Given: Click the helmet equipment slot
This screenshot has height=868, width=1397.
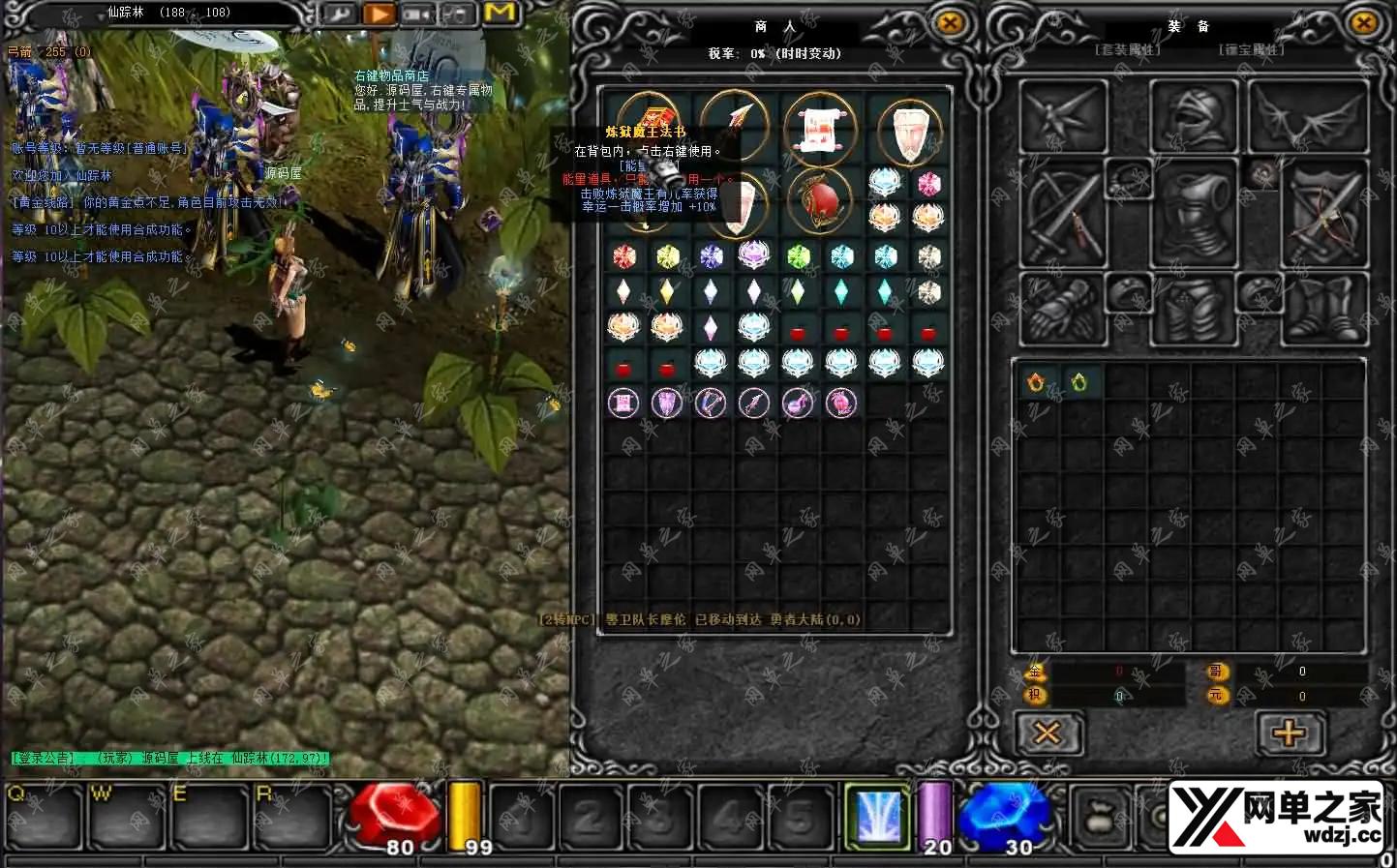Looking at the screenshot, I should coord(1194,118).
